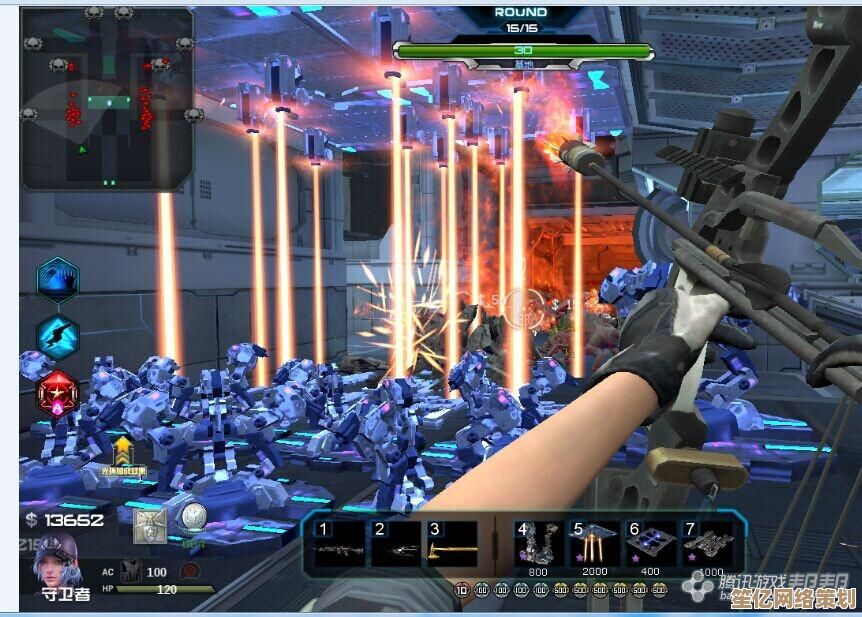This screenshot has width=862, height=617.
Task: Click the minimap in the corner
Action: coord(107,97)
